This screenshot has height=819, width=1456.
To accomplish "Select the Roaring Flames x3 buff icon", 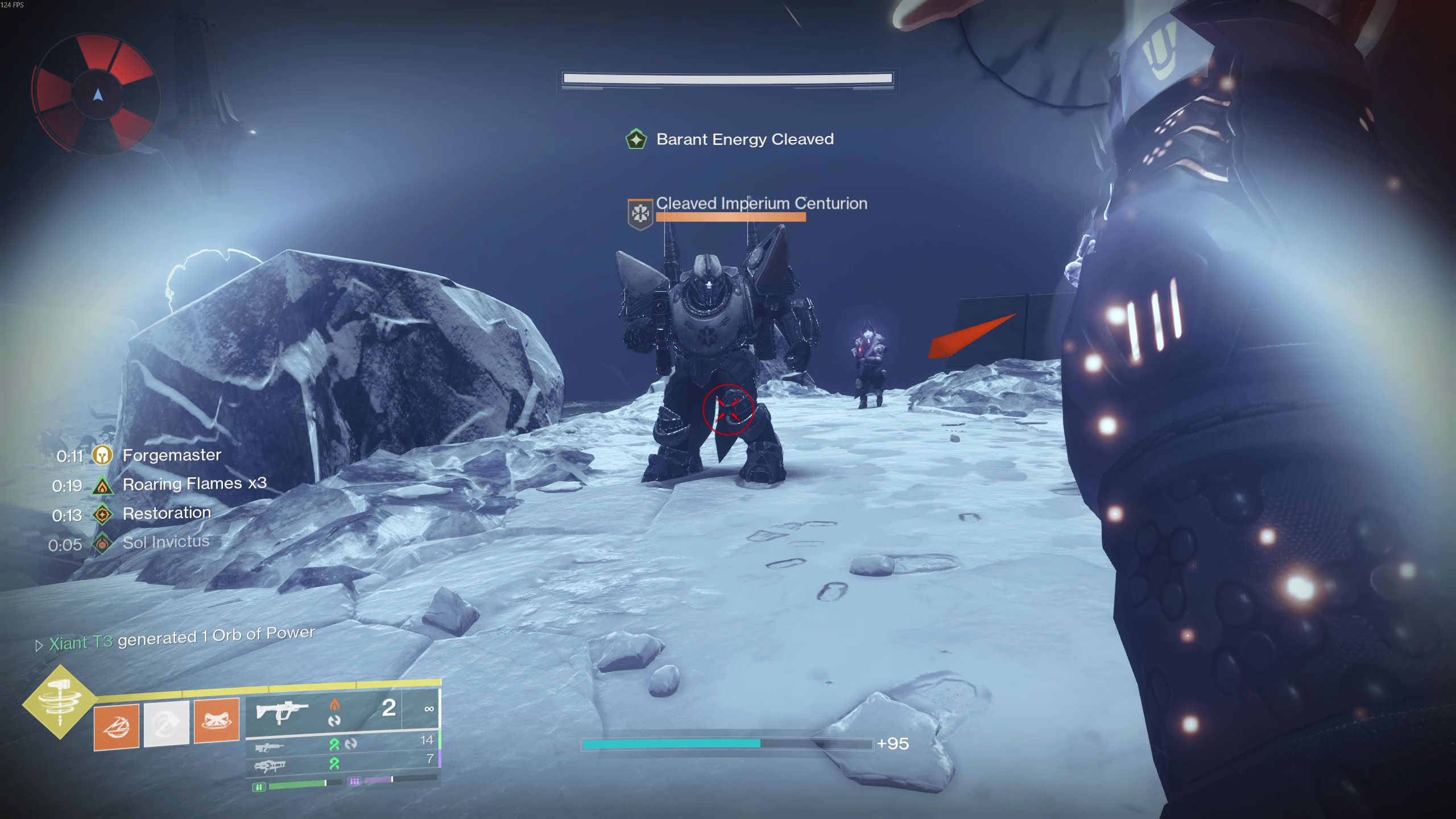I will 102,486.
